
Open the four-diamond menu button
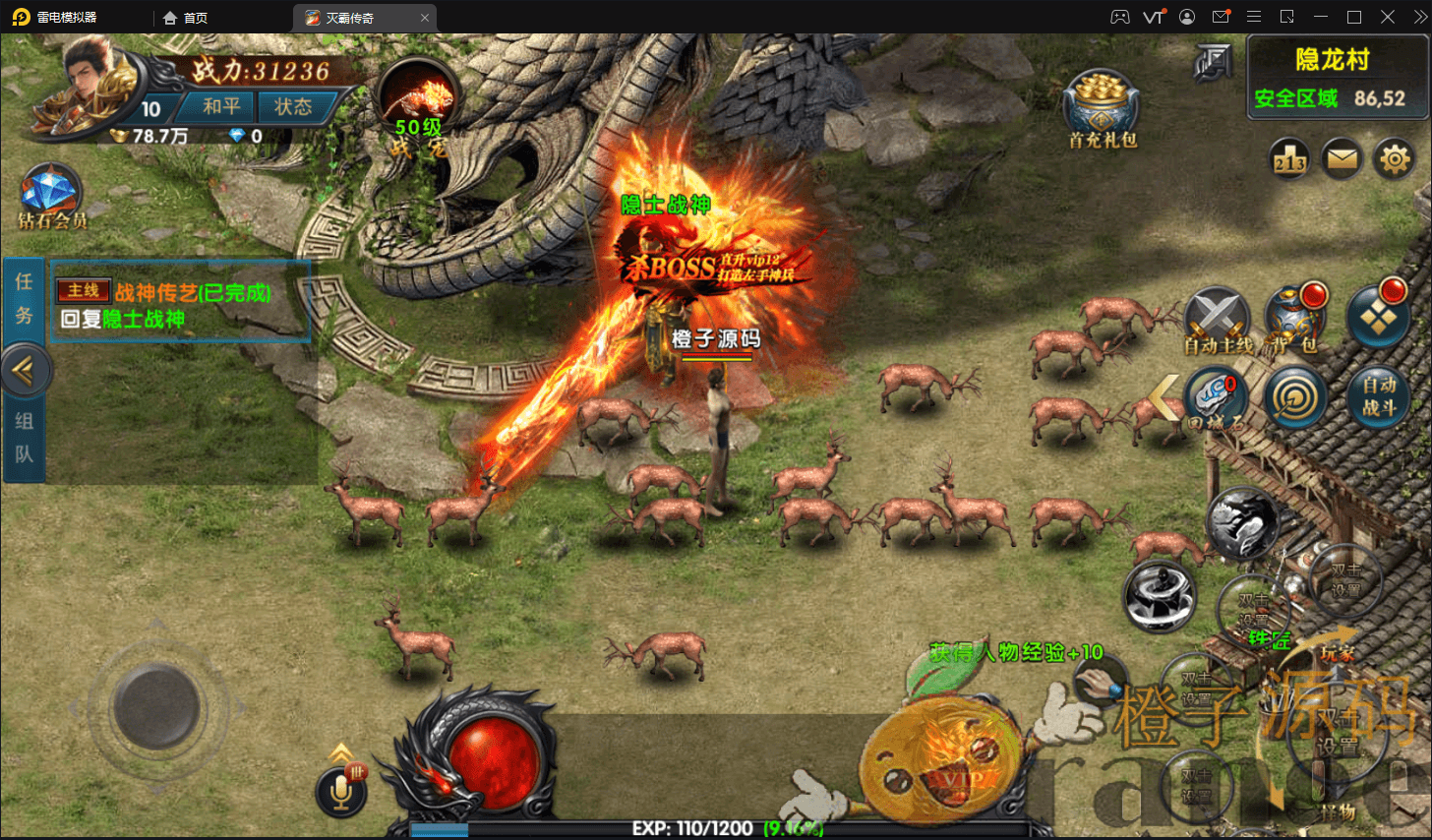pyautogui.click(x=1377, y=317)
